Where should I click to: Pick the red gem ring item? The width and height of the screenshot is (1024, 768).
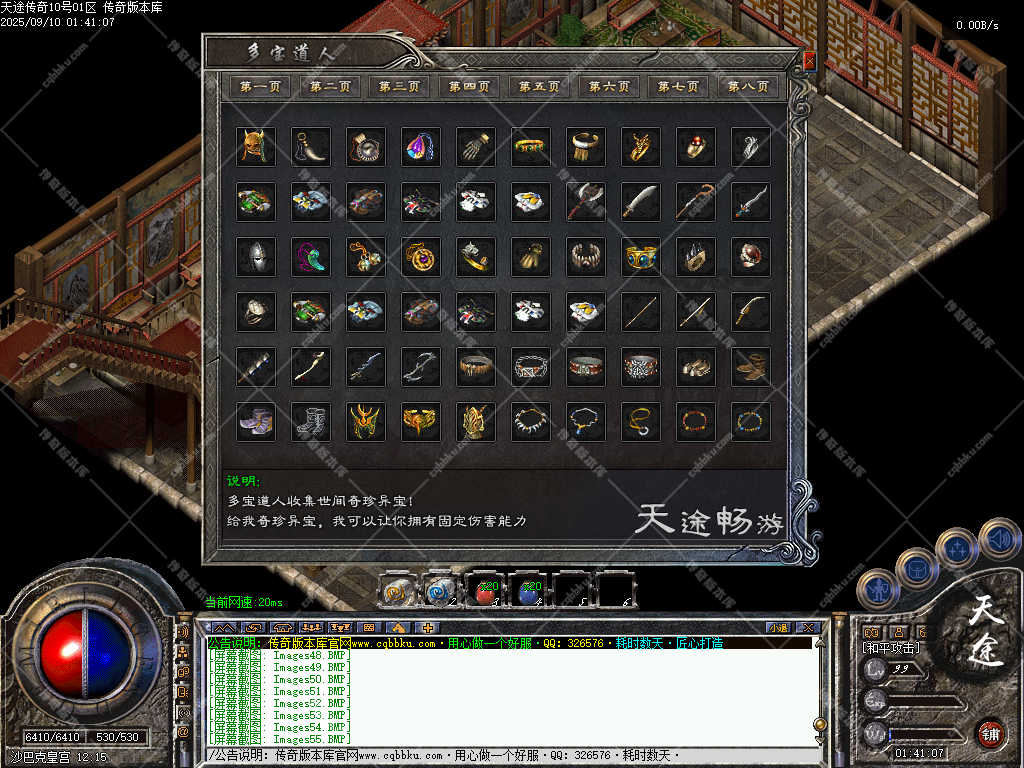tap(695, 147)
